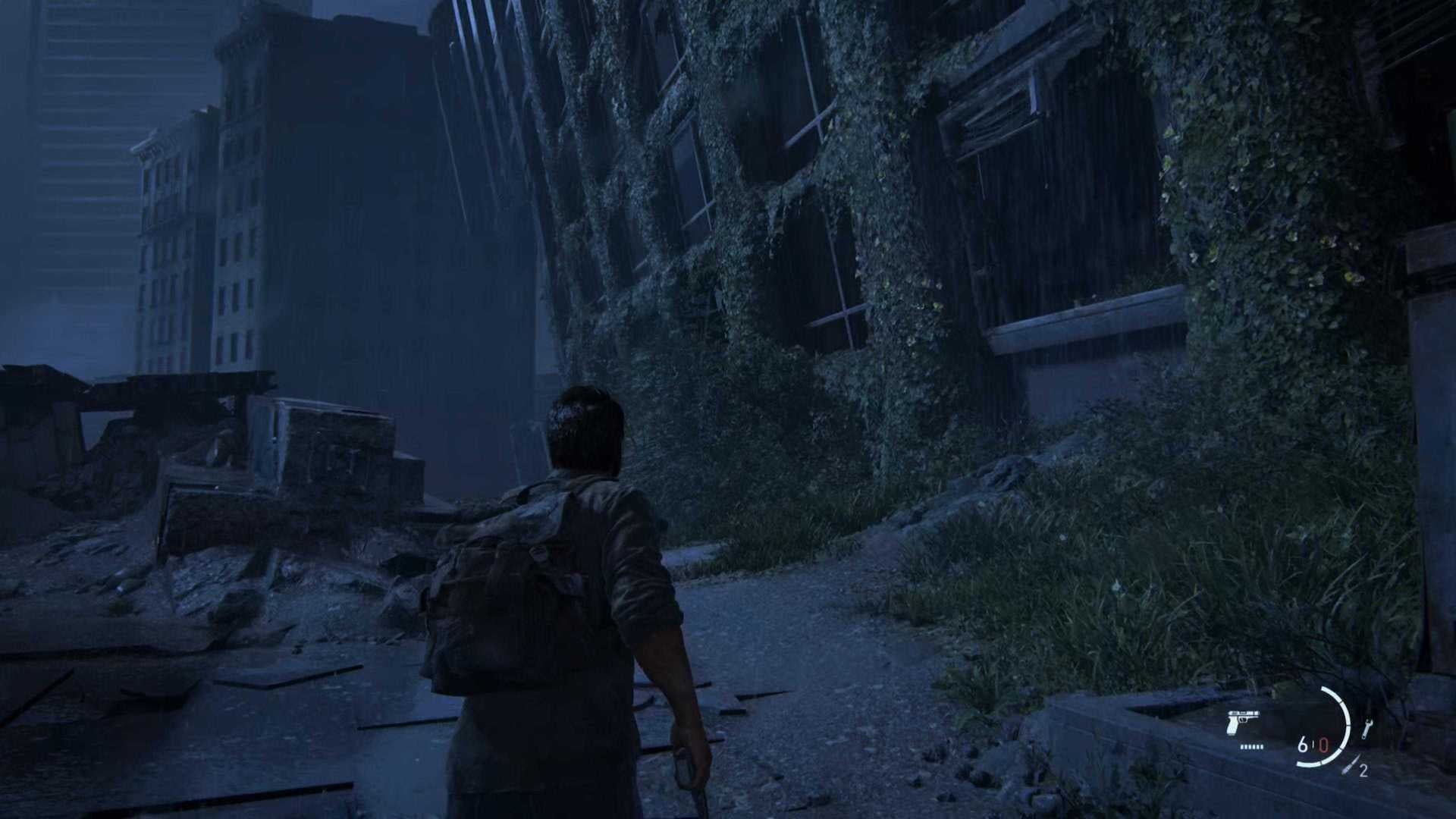Image resolution: width=1456 pixels, height=819 pixels.
Task: Click the wrench upgrade icon
Action: pyautogui.click(x=1367, y=726)
